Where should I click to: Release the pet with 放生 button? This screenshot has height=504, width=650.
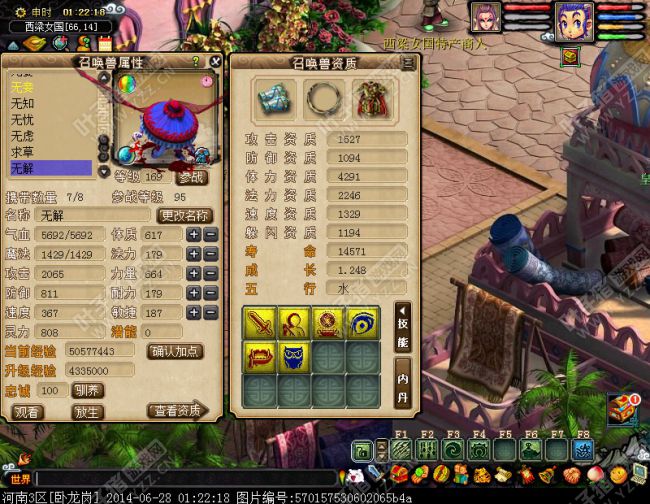pyautogui.click(x=88, y=411)
